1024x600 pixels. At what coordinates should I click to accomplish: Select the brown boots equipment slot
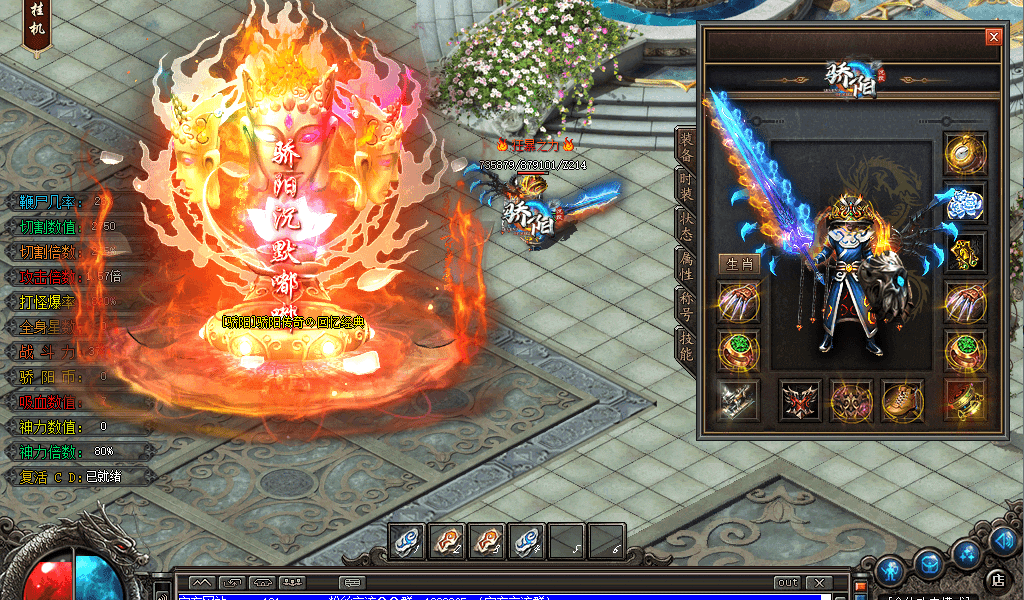902,400
